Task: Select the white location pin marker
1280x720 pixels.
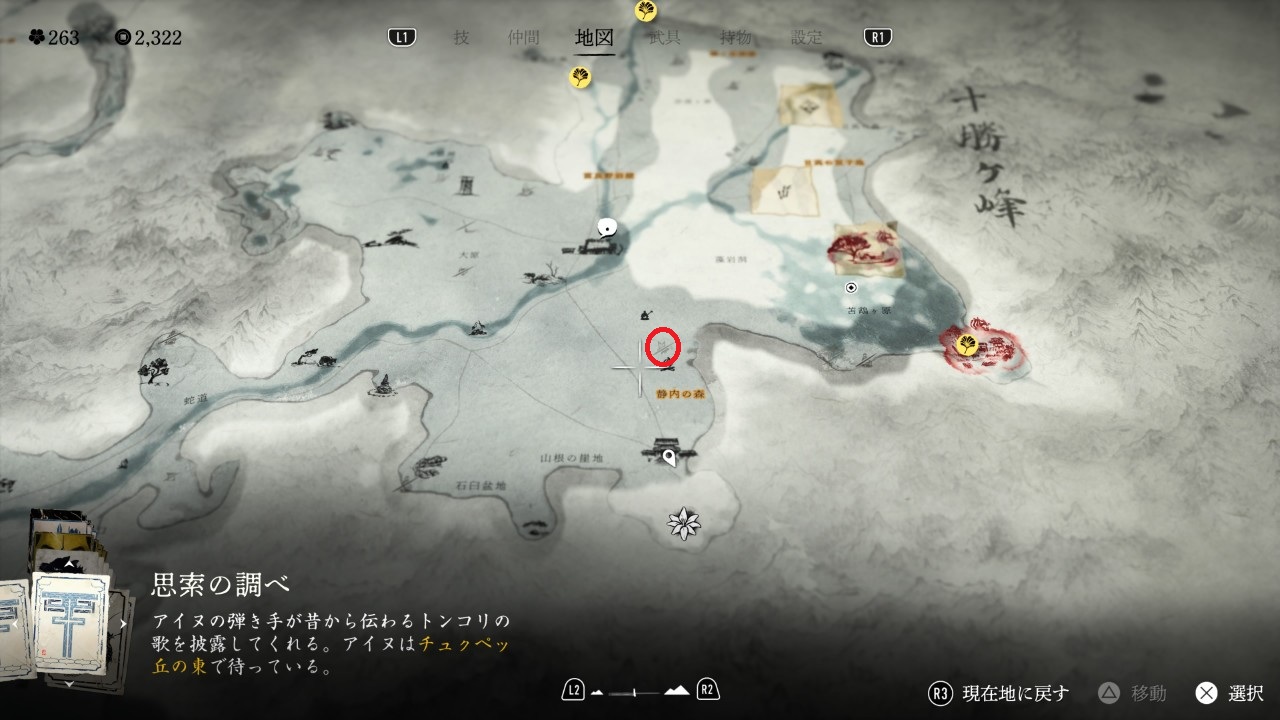Action: click(669, 459)
